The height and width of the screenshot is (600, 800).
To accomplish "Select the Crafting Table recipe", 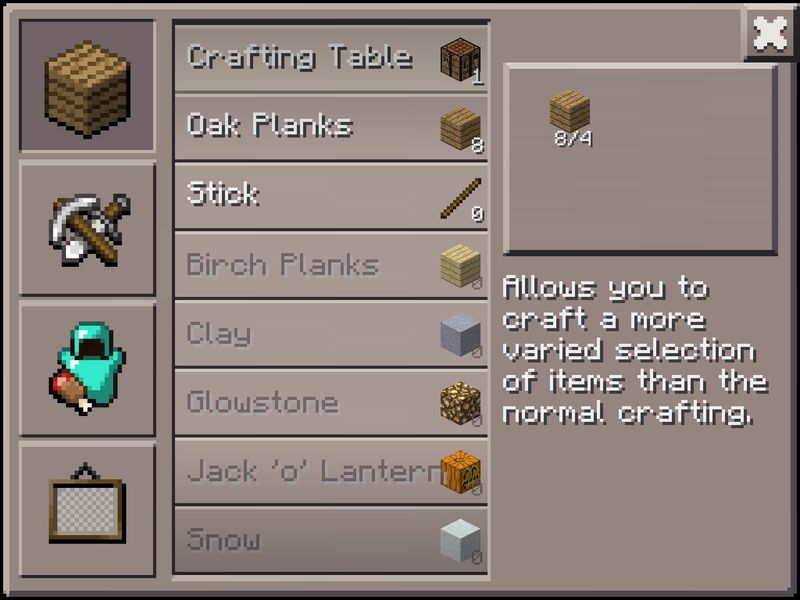I will pos(331,58).
